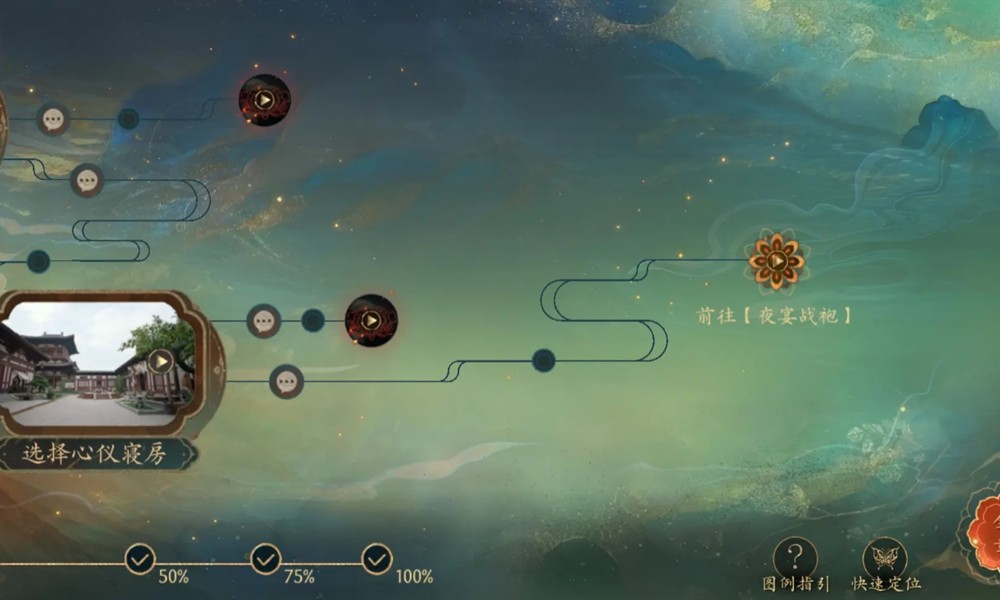Open the 图例指引 legend guide
Viewport: 1000px width, 600px height.
point(796,558)
